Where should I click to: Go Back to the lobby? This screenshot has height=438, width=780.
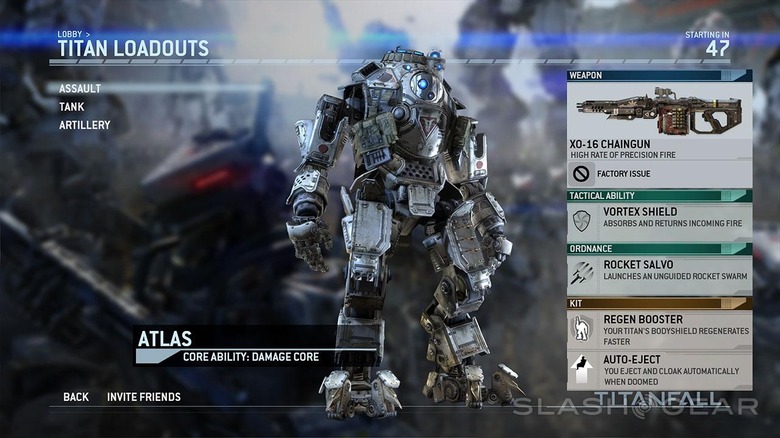(x=76, y=397)
